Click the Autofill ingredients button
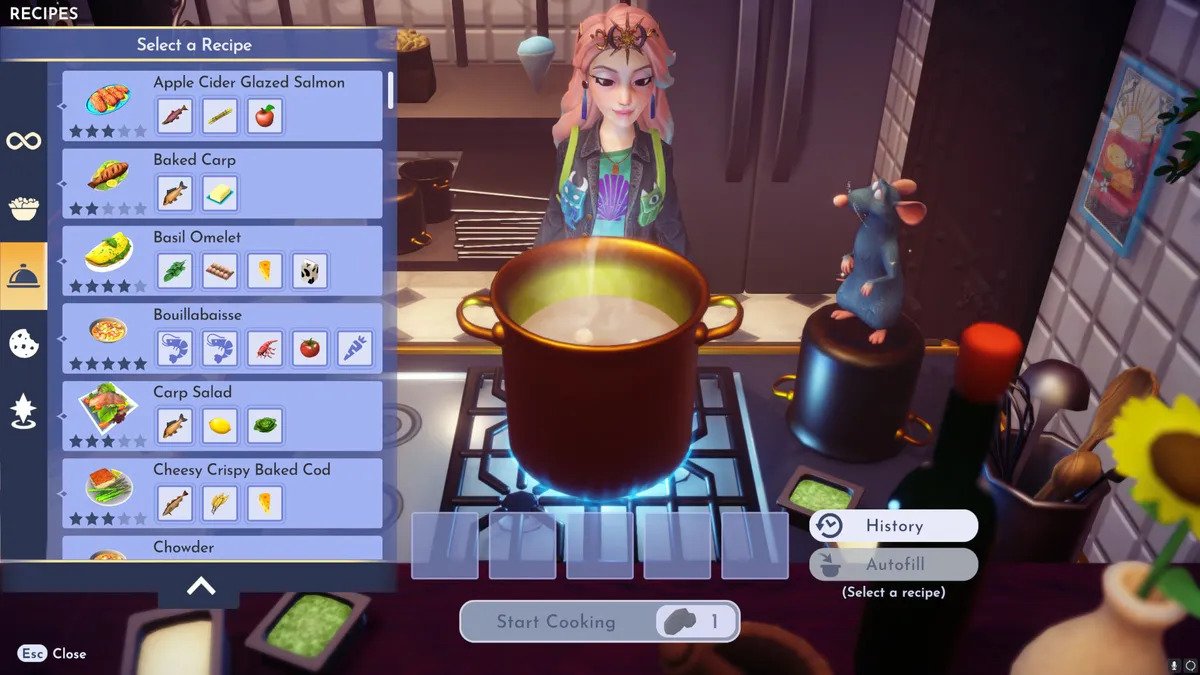The image size is (1200, 675). [893, 564]
